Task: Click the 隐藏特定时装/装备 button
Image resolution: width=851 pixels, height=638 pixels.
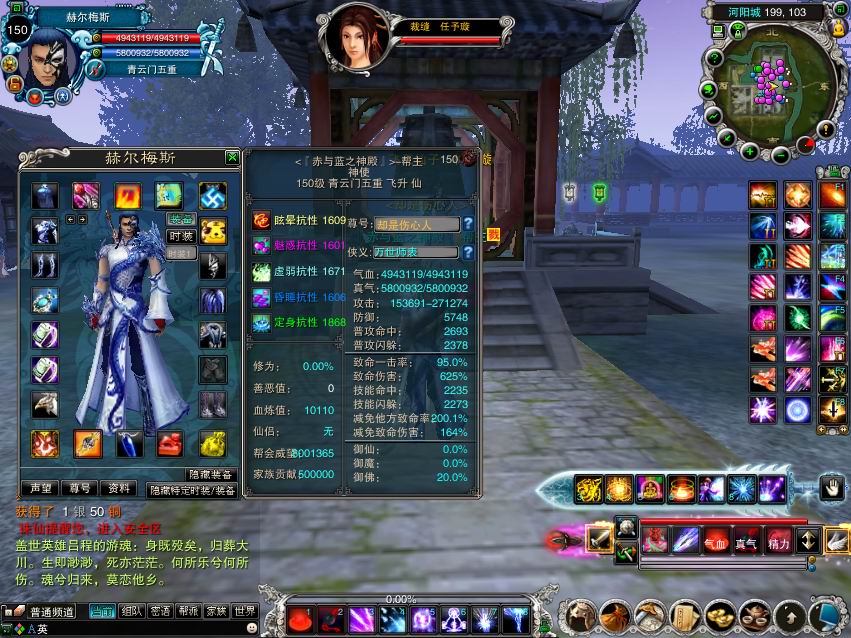Action: pos(193,490)
